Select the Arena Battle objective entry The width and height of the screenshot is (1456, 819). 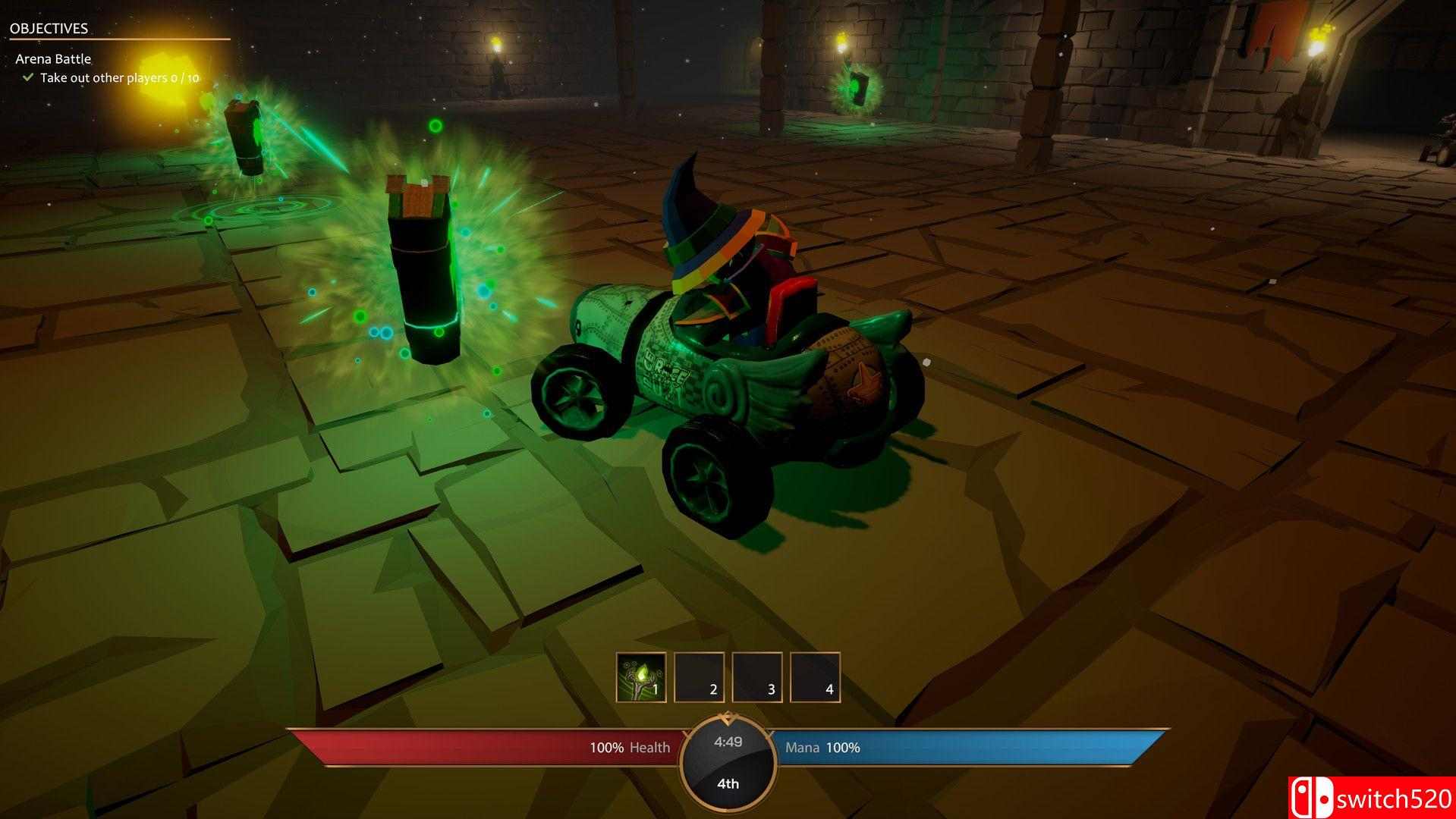[x=53, y=59]
